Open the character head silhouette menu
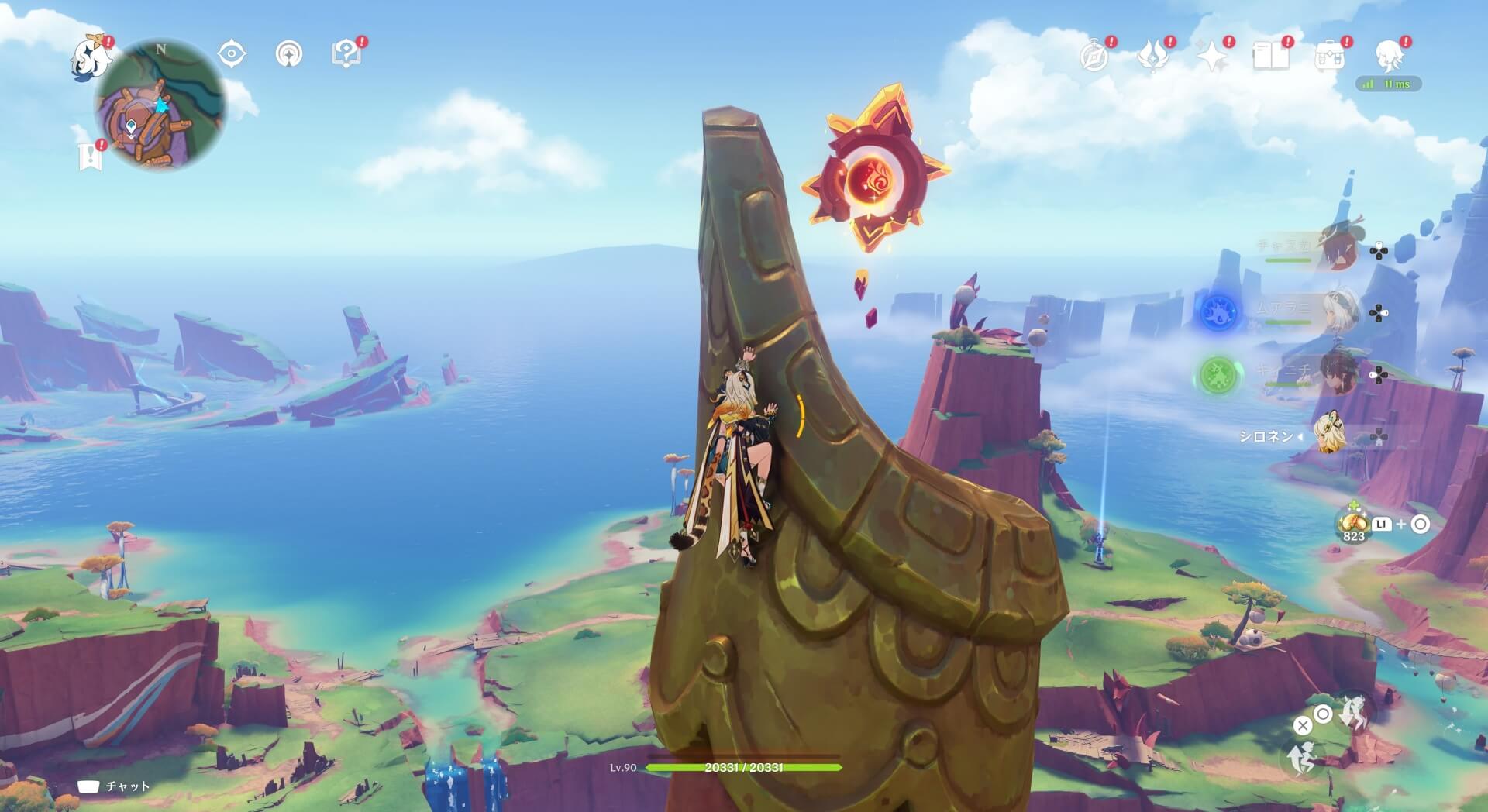This screenshot has height=812, width=1488. (1389, 56)
